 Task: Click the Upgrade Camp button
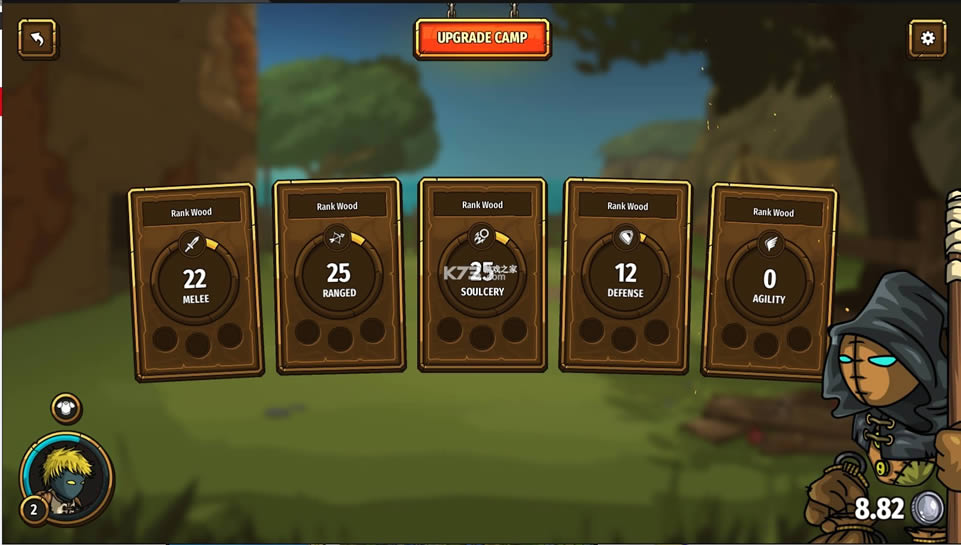482,38
